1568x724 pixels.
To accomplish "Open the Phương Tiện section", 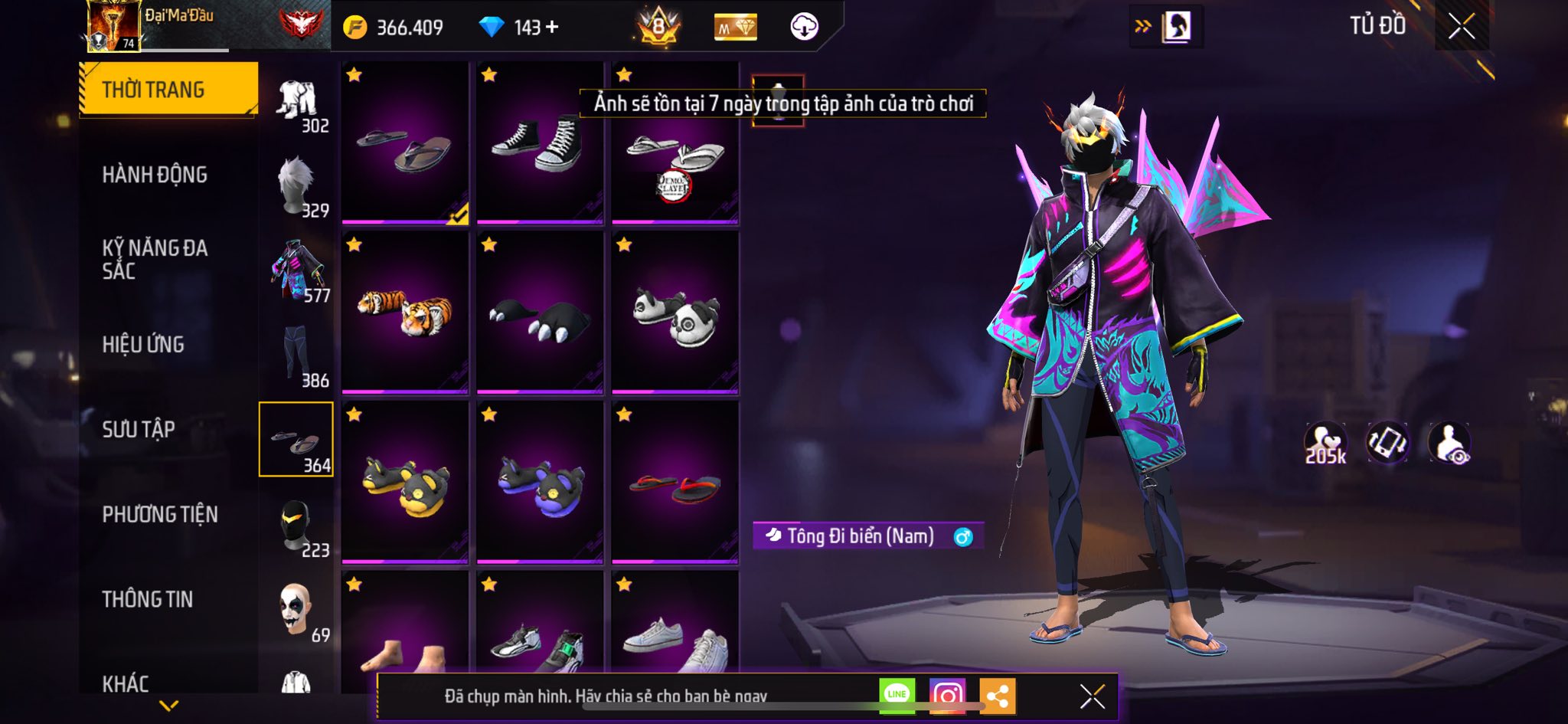I will pos(160,514).
